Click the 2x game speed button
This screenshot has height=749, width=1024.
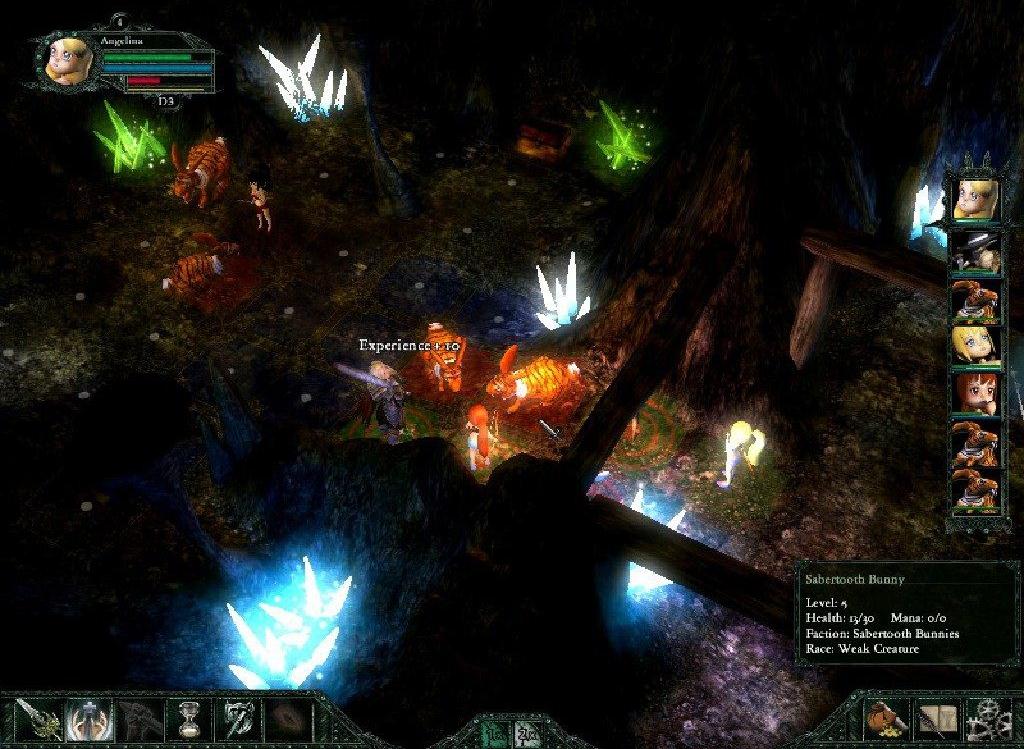click(x=527, y=734)
